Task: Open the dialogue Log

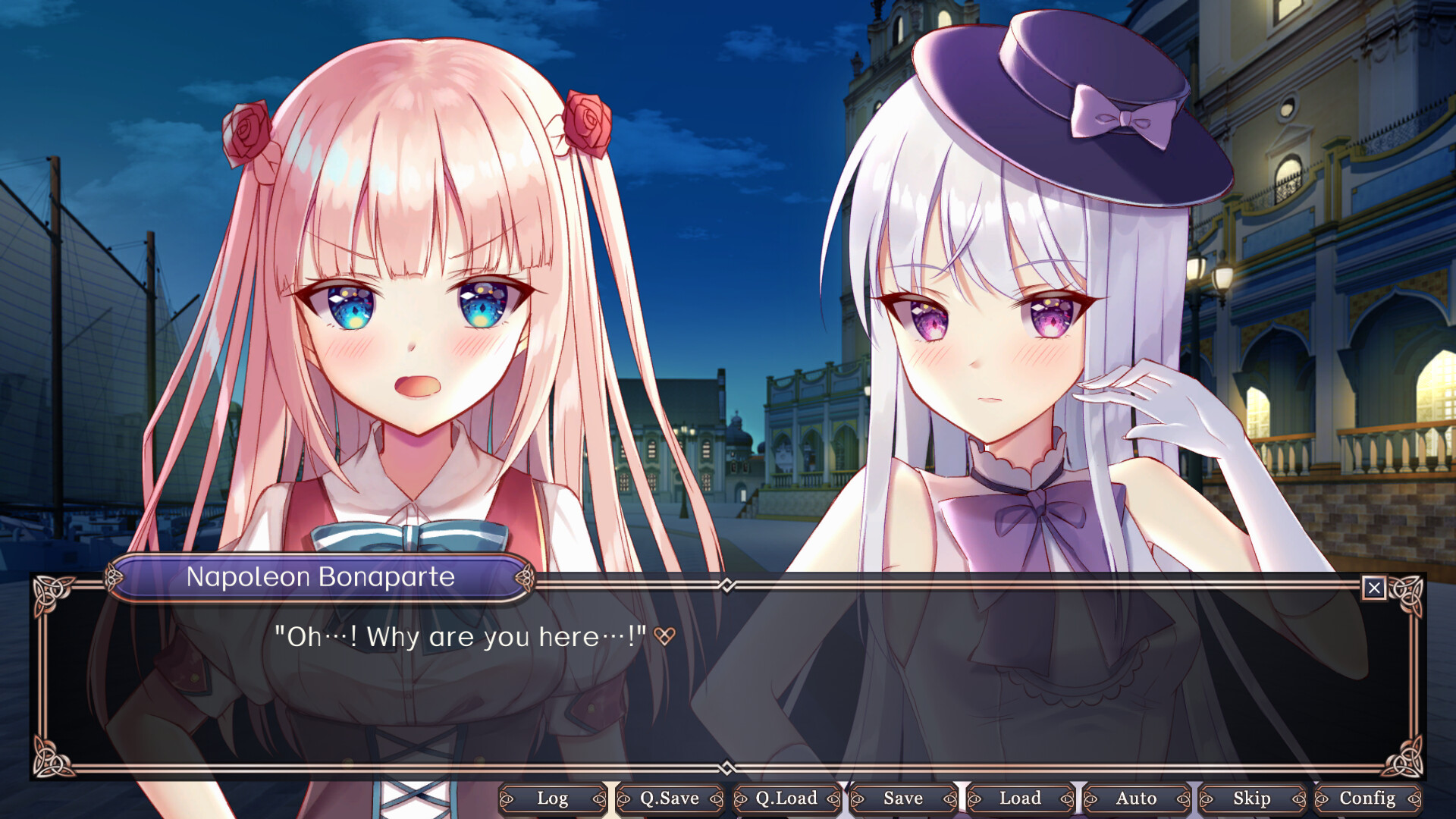Action: [552, 799]
